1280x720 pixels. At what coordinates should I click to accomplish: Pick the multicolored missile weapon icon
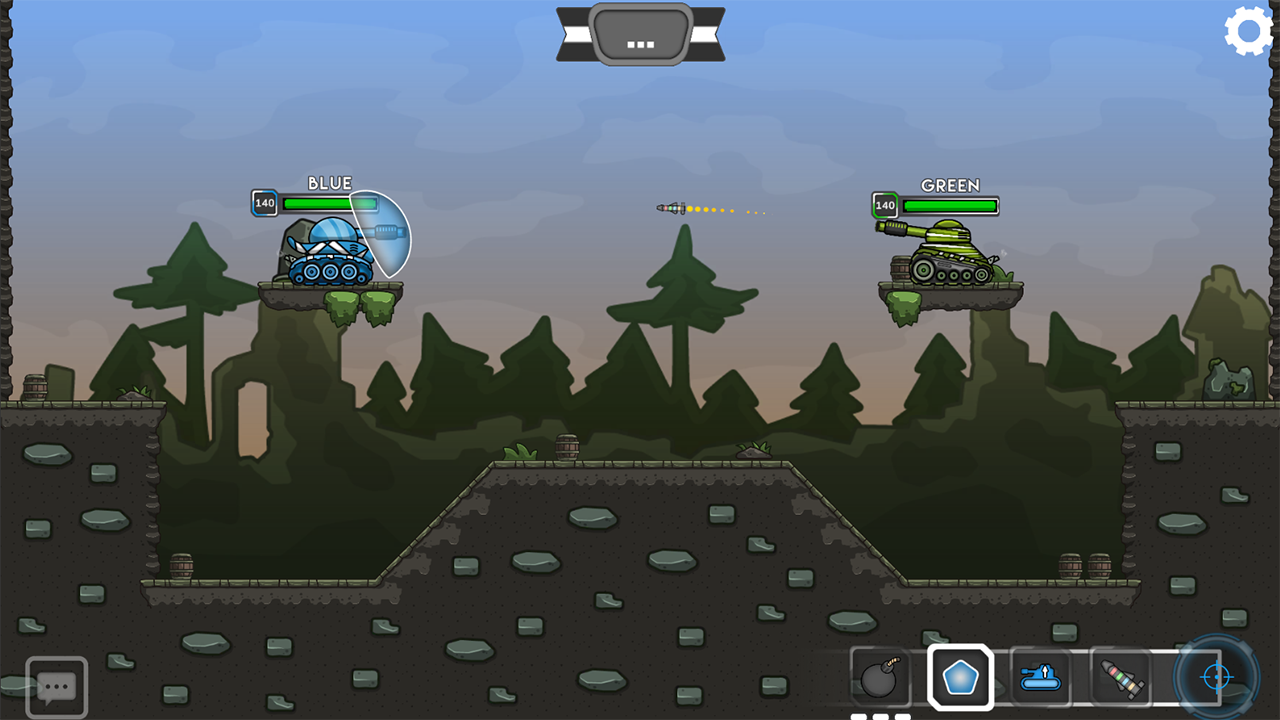tap(1118, 677)
